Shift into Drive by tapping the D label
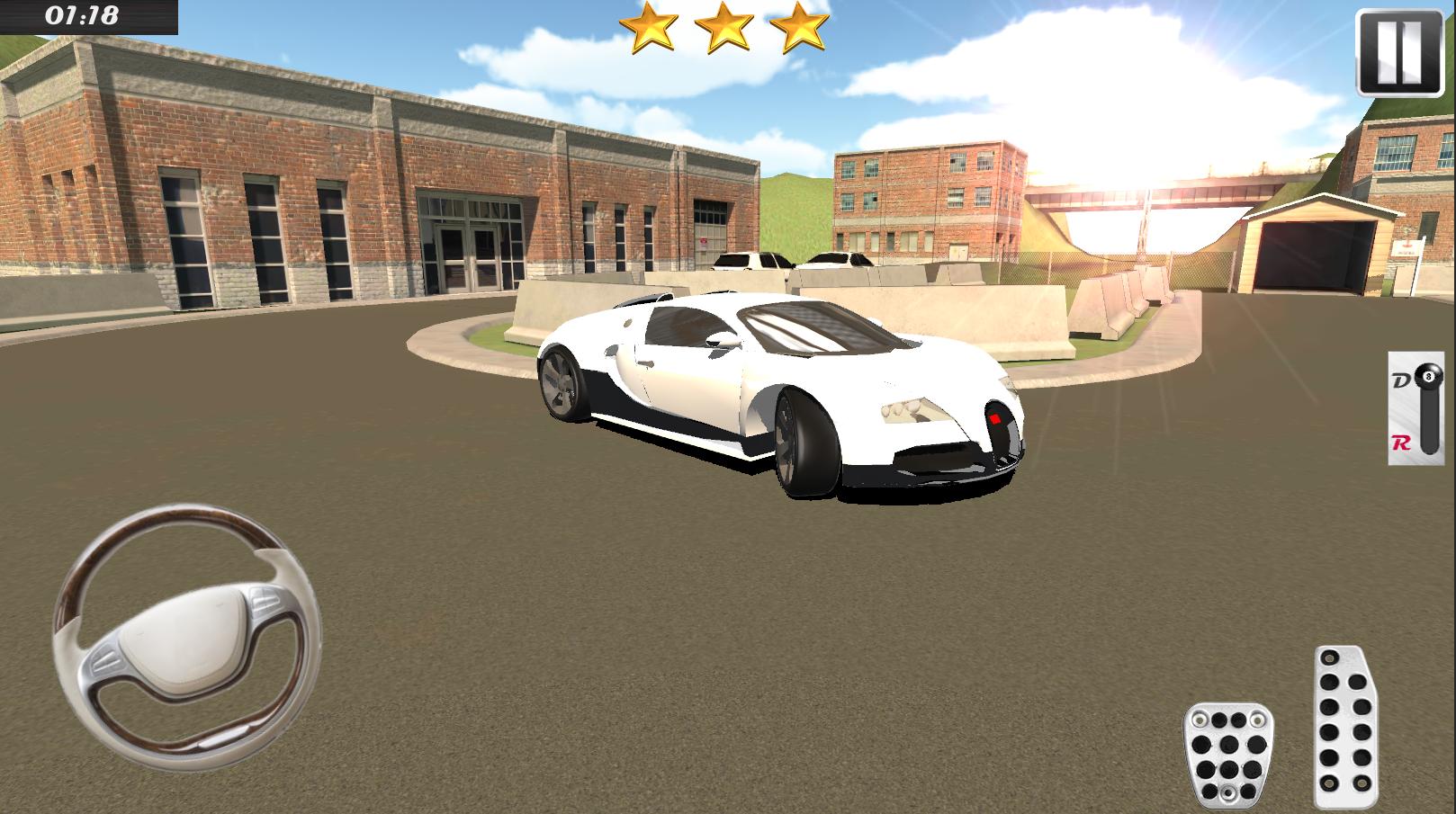This screenshot has height=814, width=1456. pos(1400,376)
